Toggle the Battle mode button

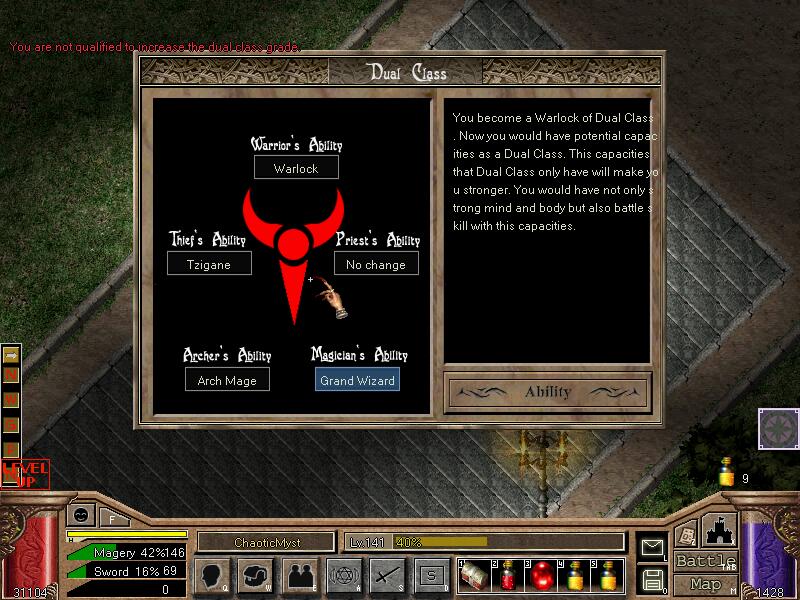705,561
